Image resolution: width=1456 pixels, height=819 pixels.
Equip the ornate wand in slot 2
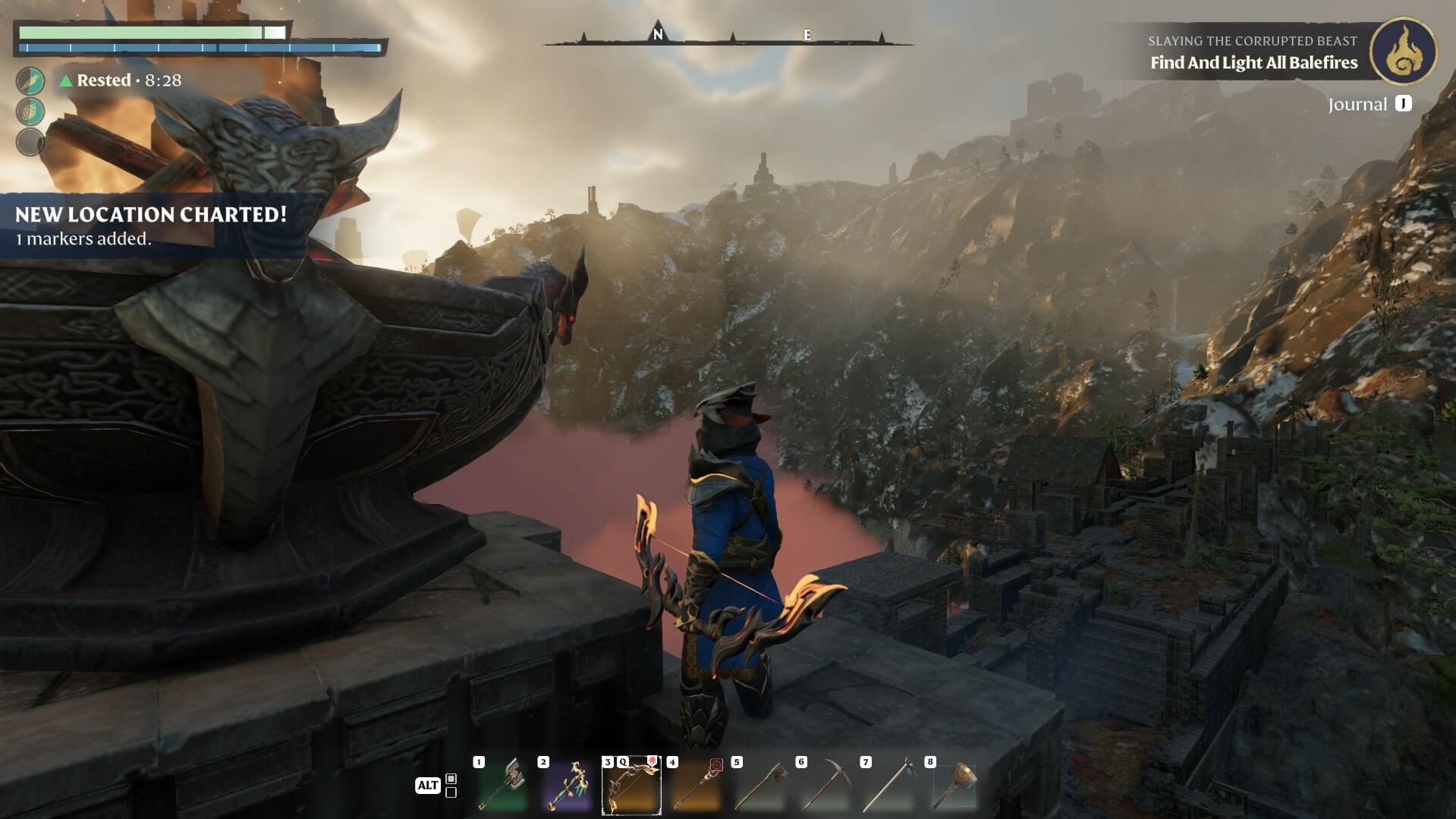click(567, 785)
